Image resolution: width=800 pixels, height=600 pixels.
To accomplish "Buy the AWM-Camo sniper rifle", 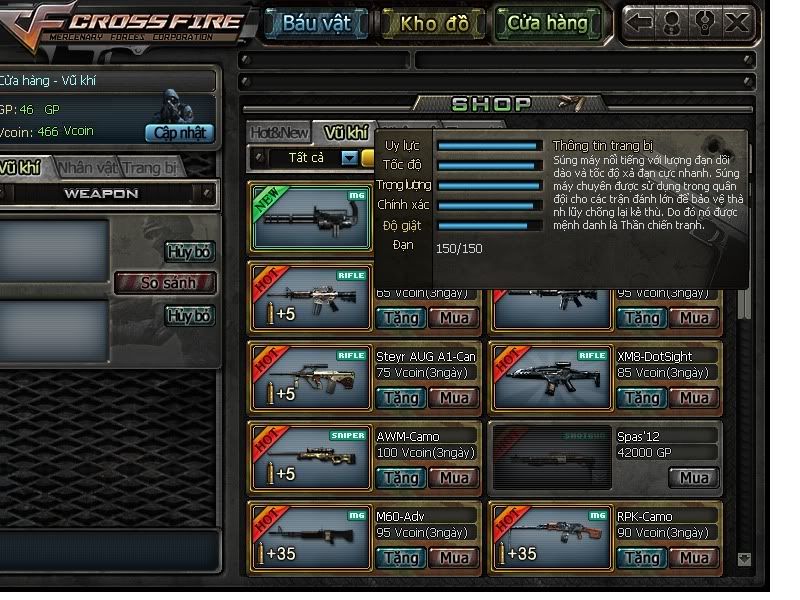I will tap(453, 477).
